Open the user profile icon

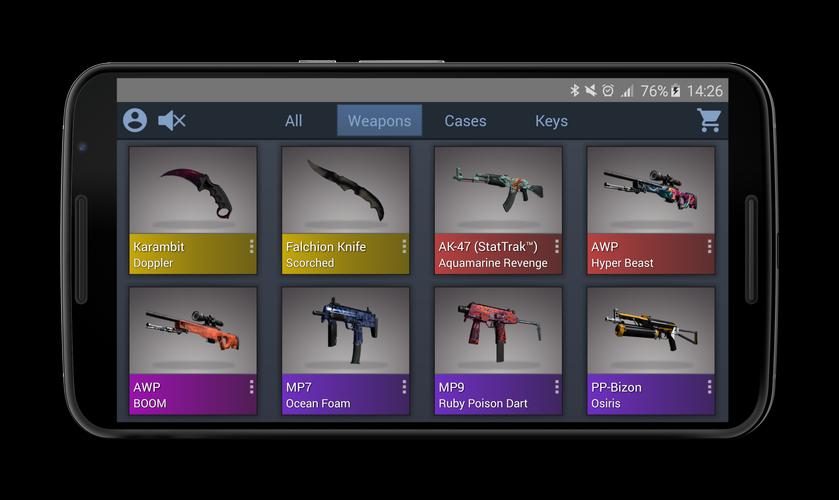pos(135,120)
